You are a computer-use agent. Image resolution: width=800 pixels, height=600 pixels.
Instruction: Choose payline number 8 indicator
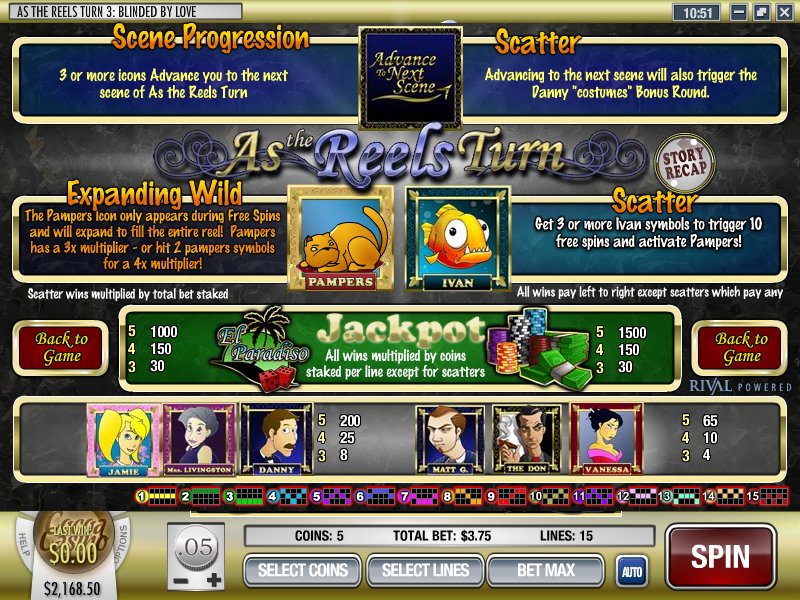[448, 495]
